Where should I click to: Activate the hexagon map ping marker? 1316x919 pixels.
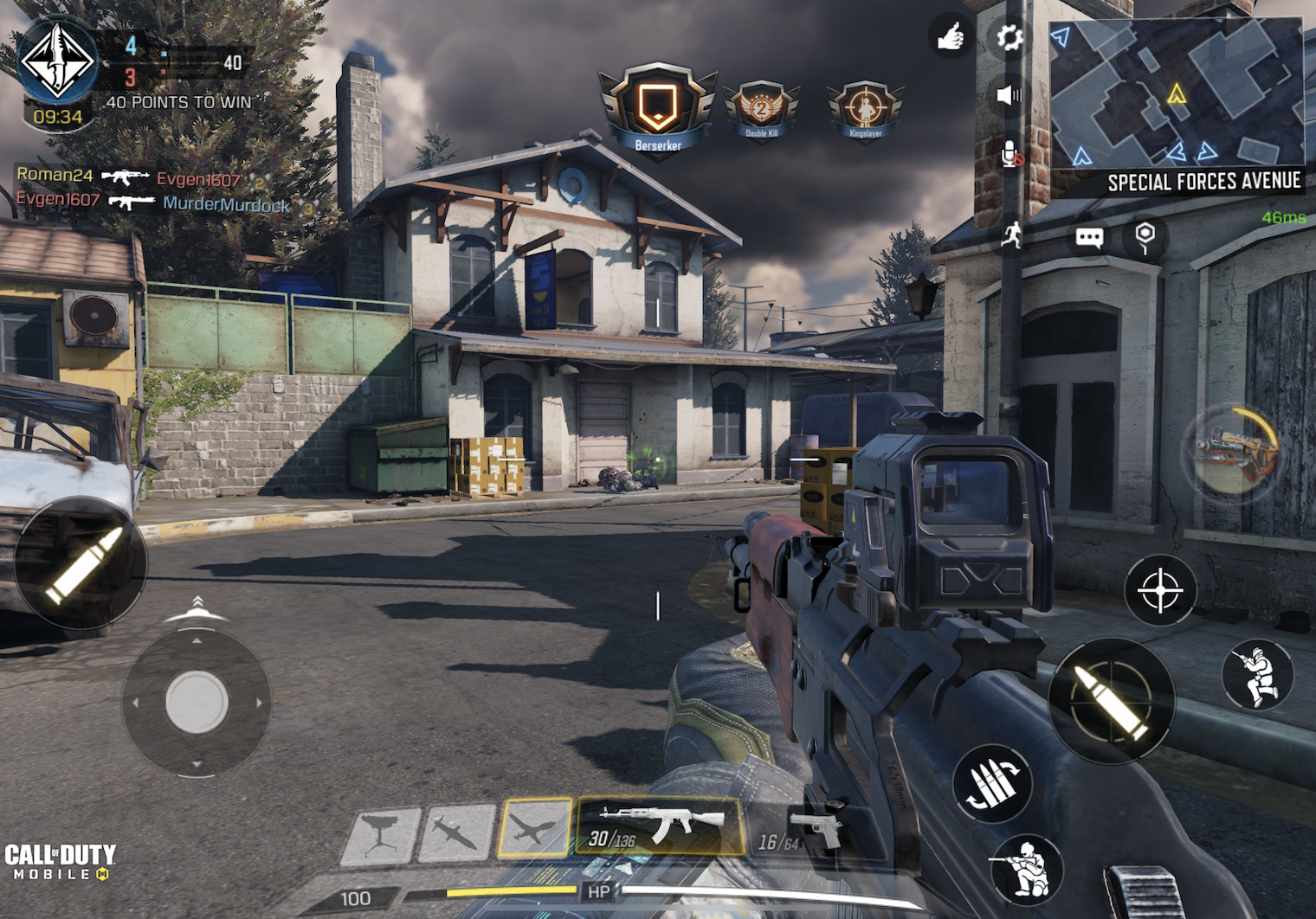1145,236
